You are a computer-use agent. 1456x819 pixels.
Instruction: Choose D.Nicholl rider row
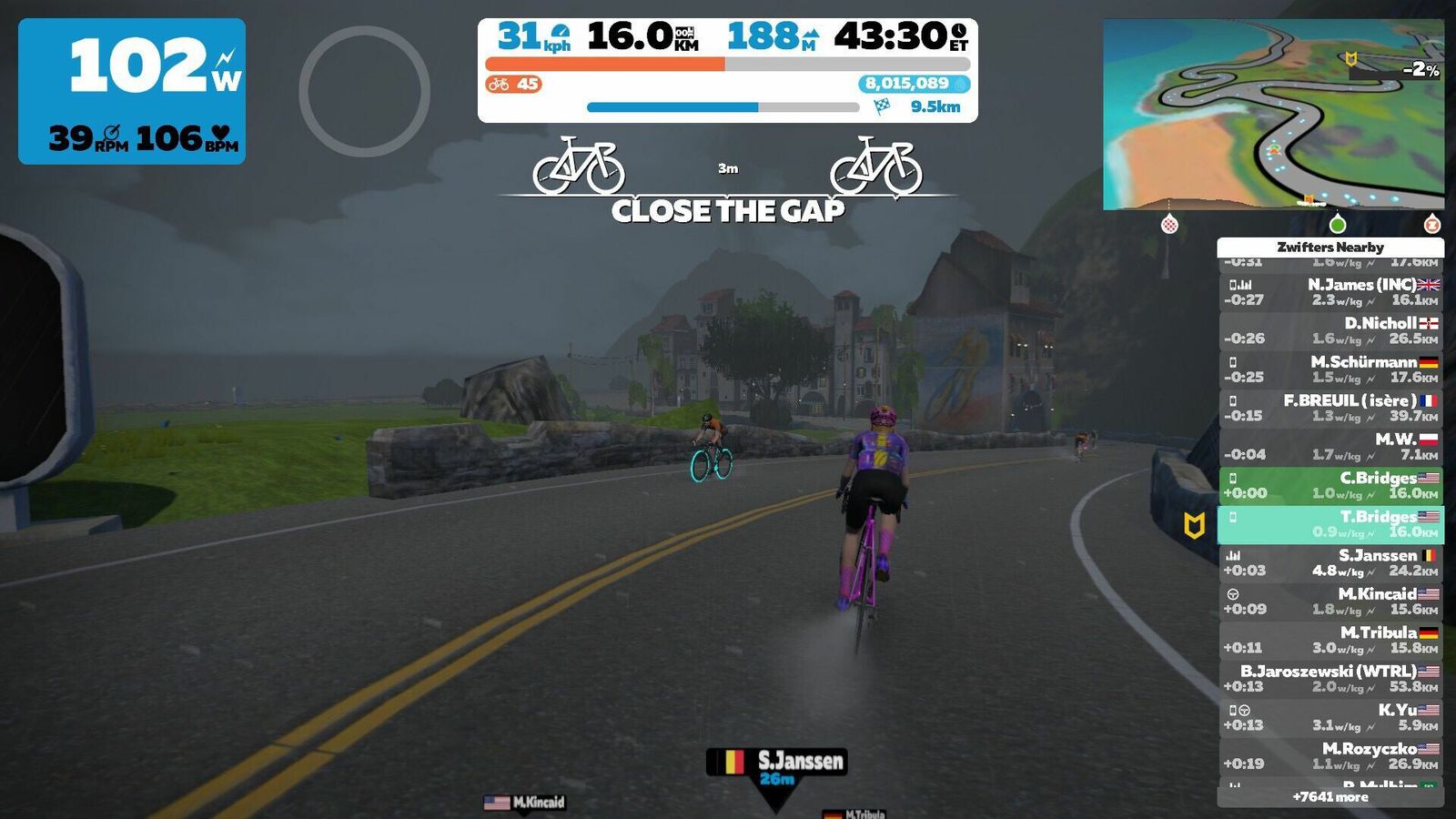pyautogui.click(x=1330, y=331)
